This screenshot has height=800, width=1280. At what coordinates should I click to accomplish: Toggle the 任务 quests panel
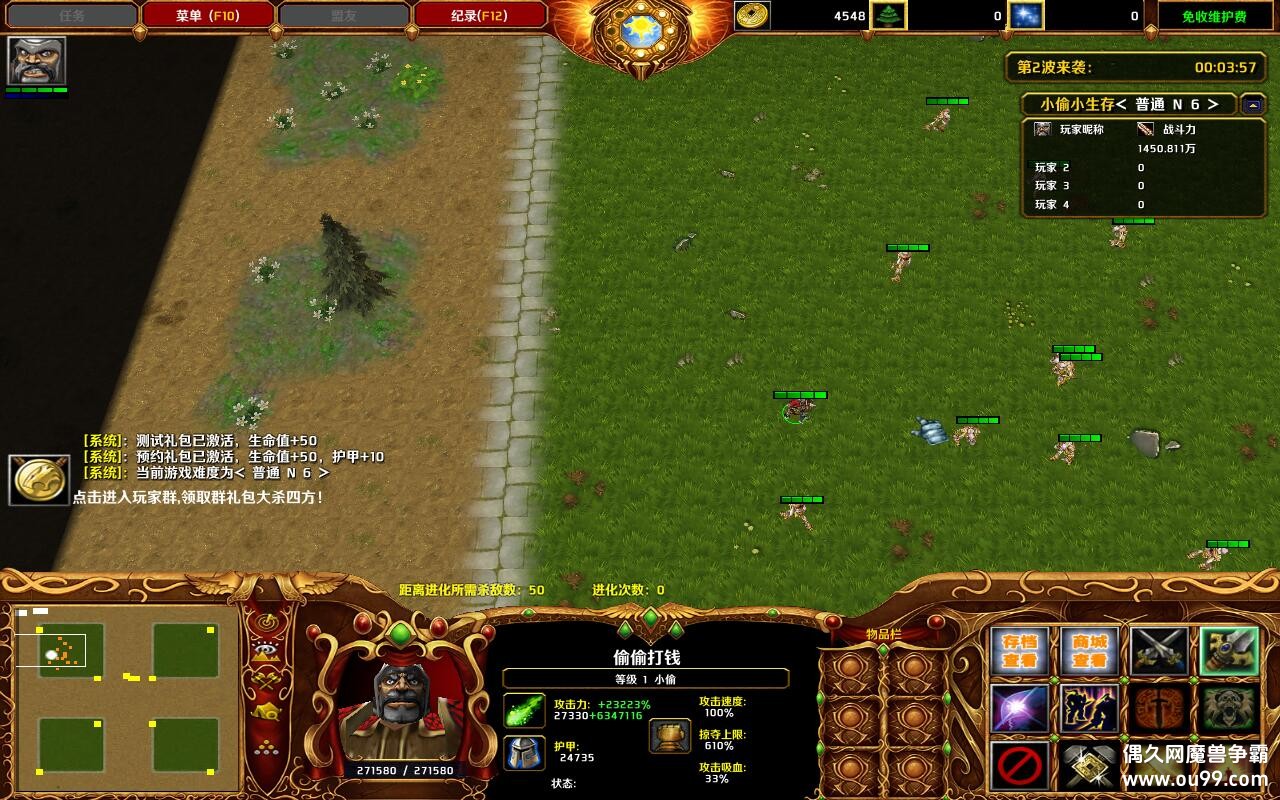(68, 15)
